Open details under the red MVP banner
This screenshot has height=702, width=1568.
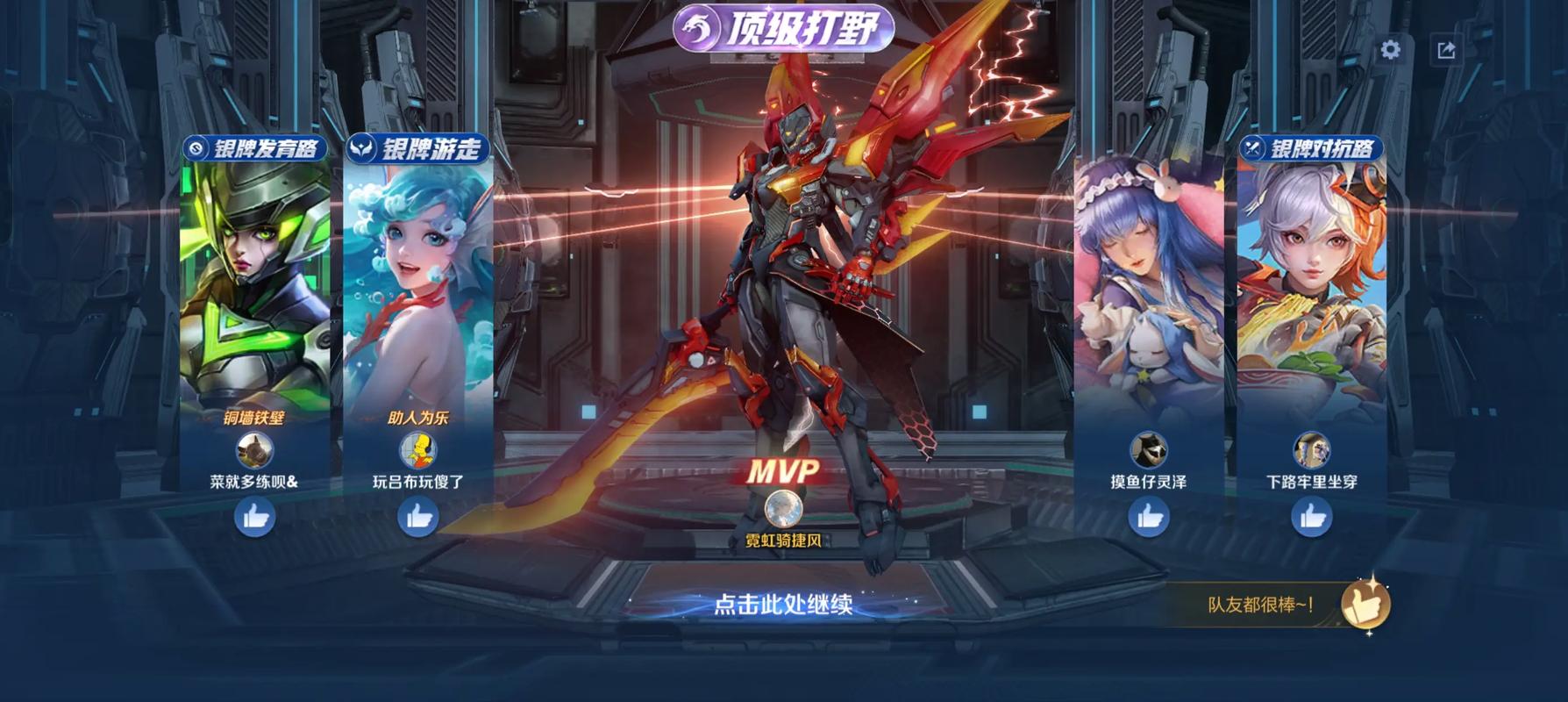click(x=781, y=471)
